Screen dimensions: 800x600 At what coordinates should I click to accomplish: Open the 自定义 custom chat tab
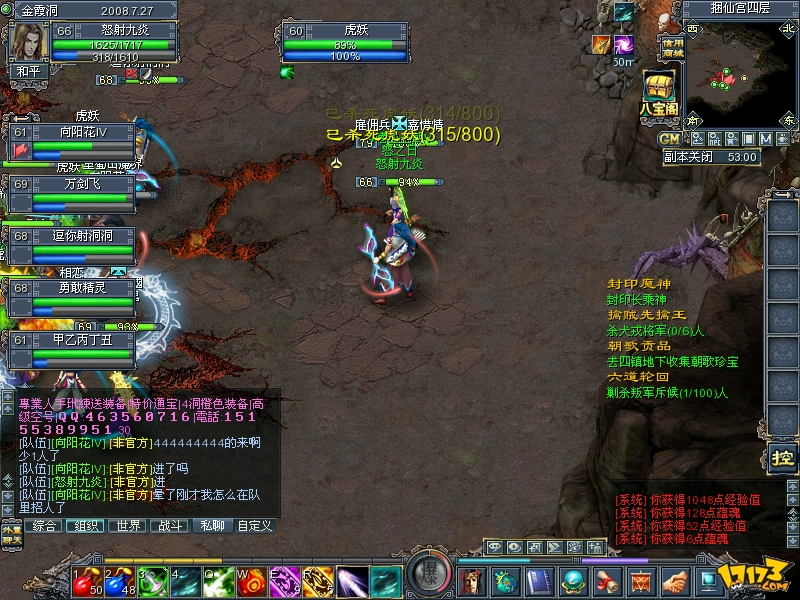click(254, 525)
